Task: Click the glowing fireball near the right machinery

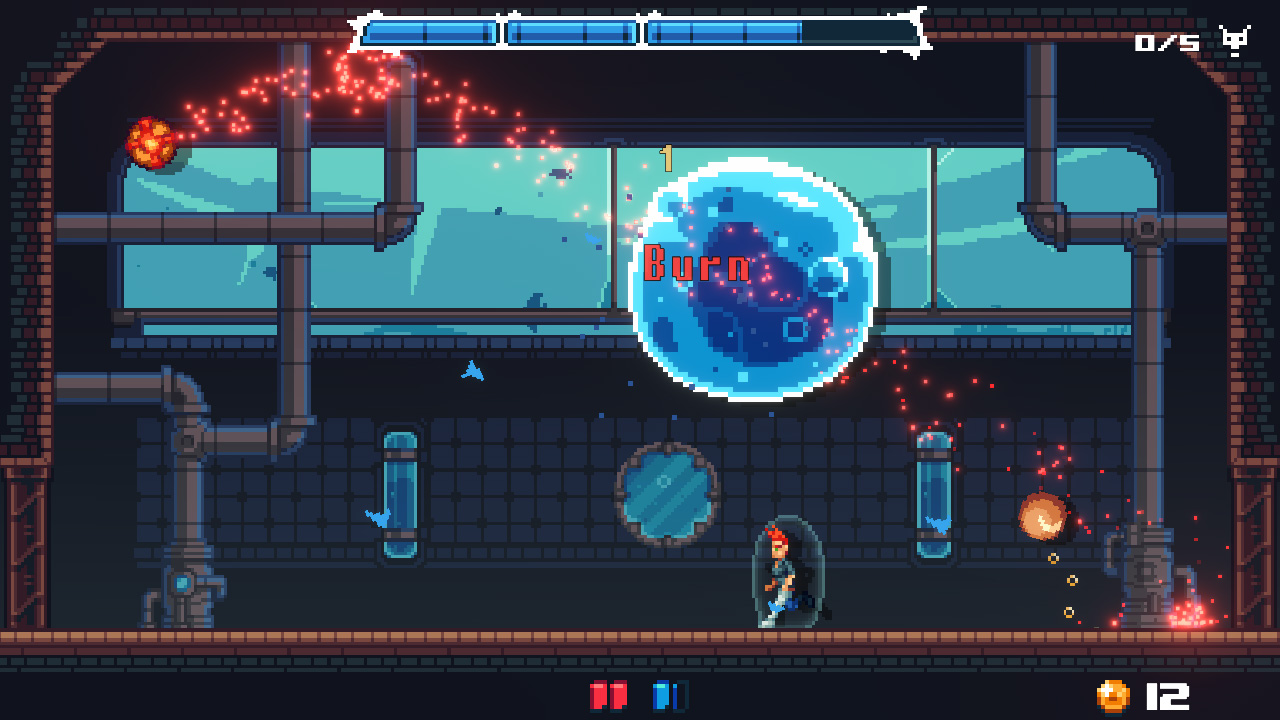Action: point(1040,515)
